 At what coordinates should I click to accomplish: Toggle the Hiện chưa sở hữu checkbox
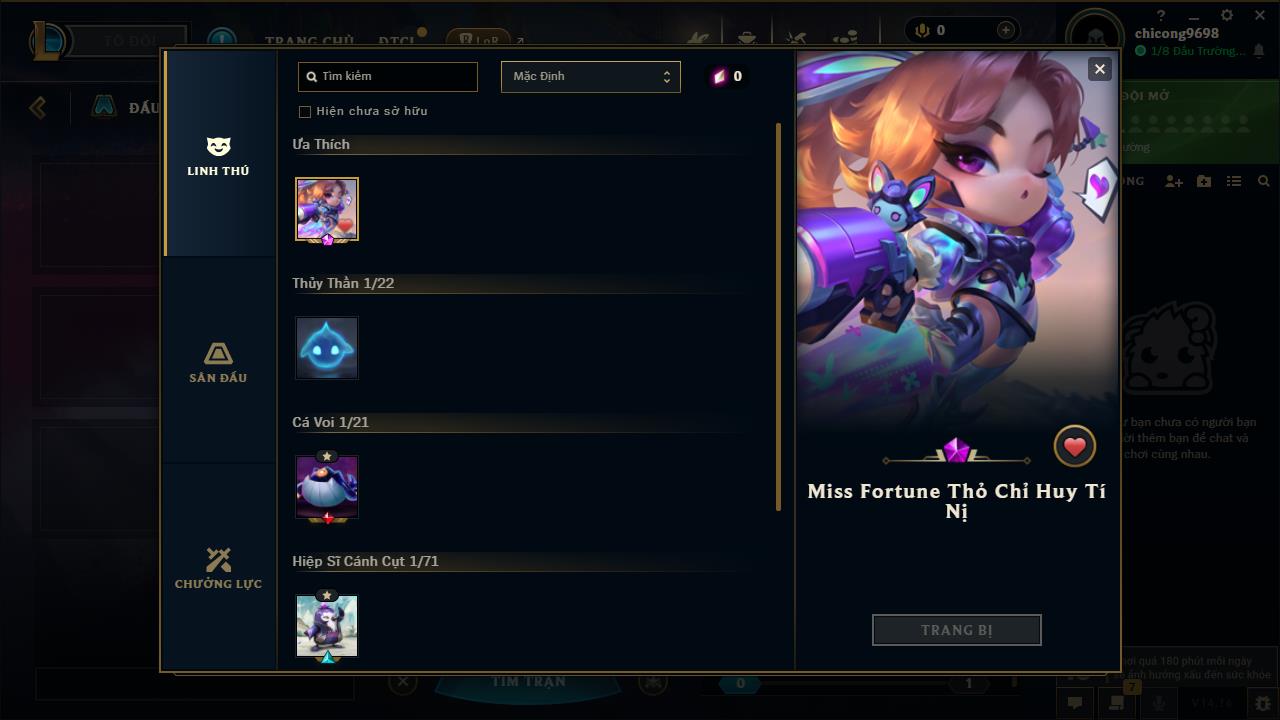[305, 112]
